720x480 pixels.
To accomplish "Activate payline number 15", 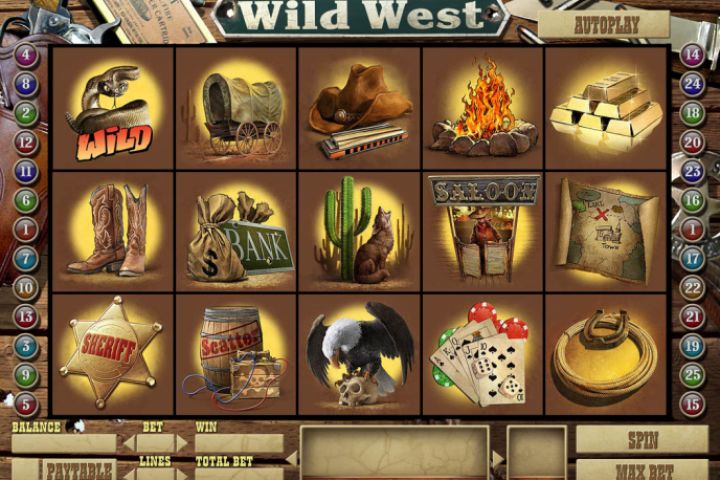I will 692,404.
